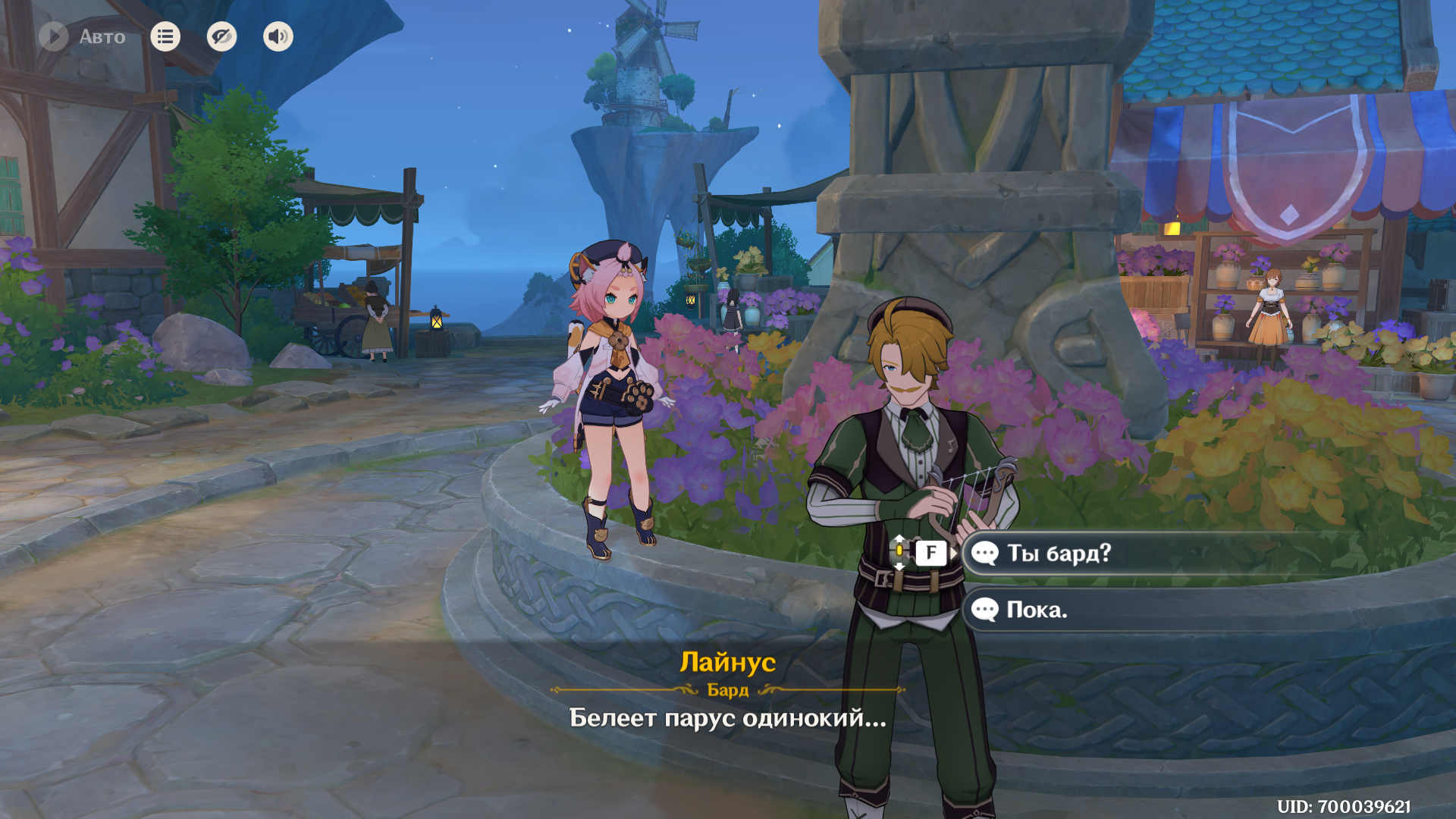Toggle the dialogue voice speaker icon
Image resolution: width=1456 pixels, height=819 pixels.
coord(278,36)
